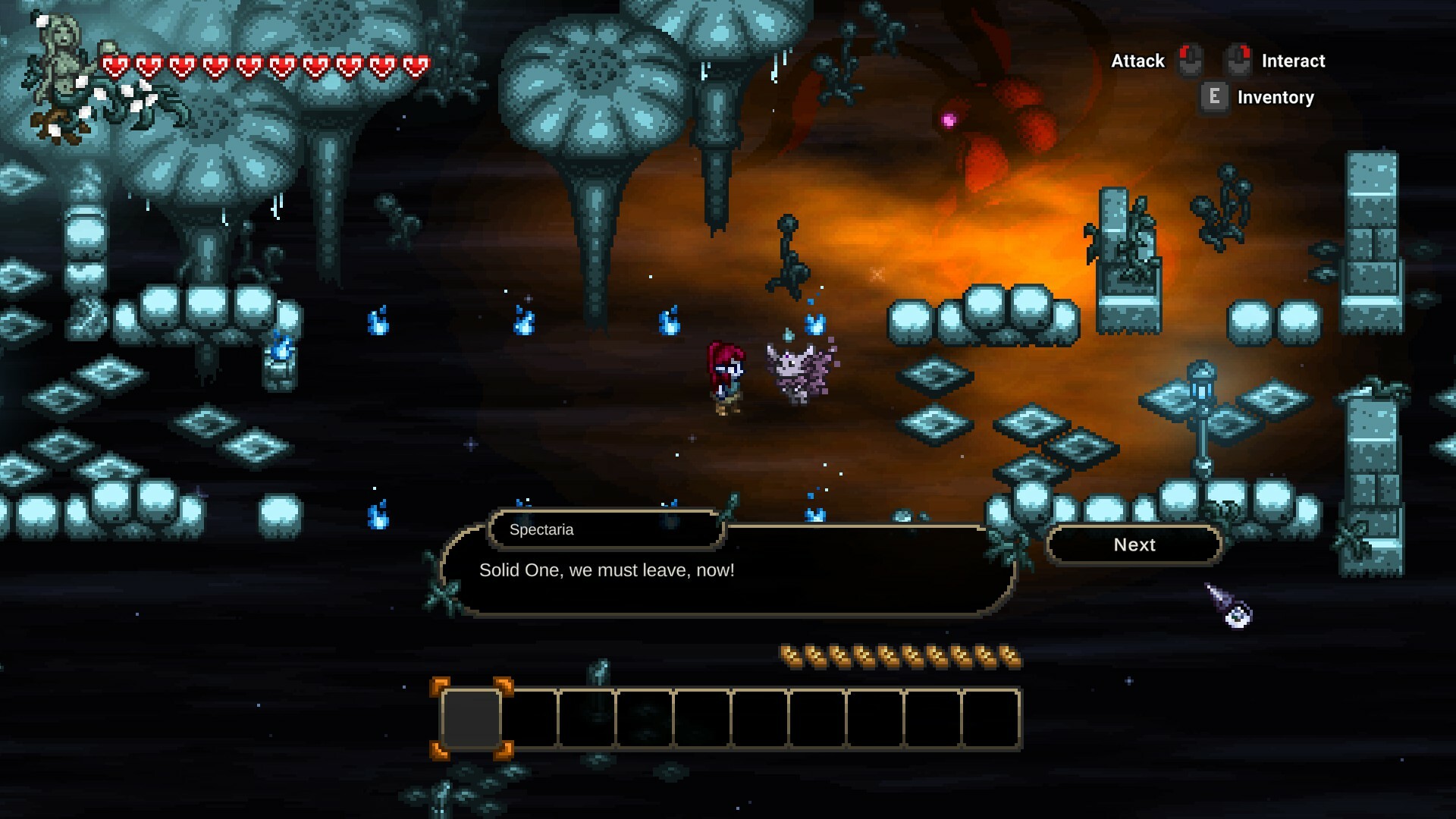Click the health heart meter
Screen dimensions: 1456x819
coord(265,64)
